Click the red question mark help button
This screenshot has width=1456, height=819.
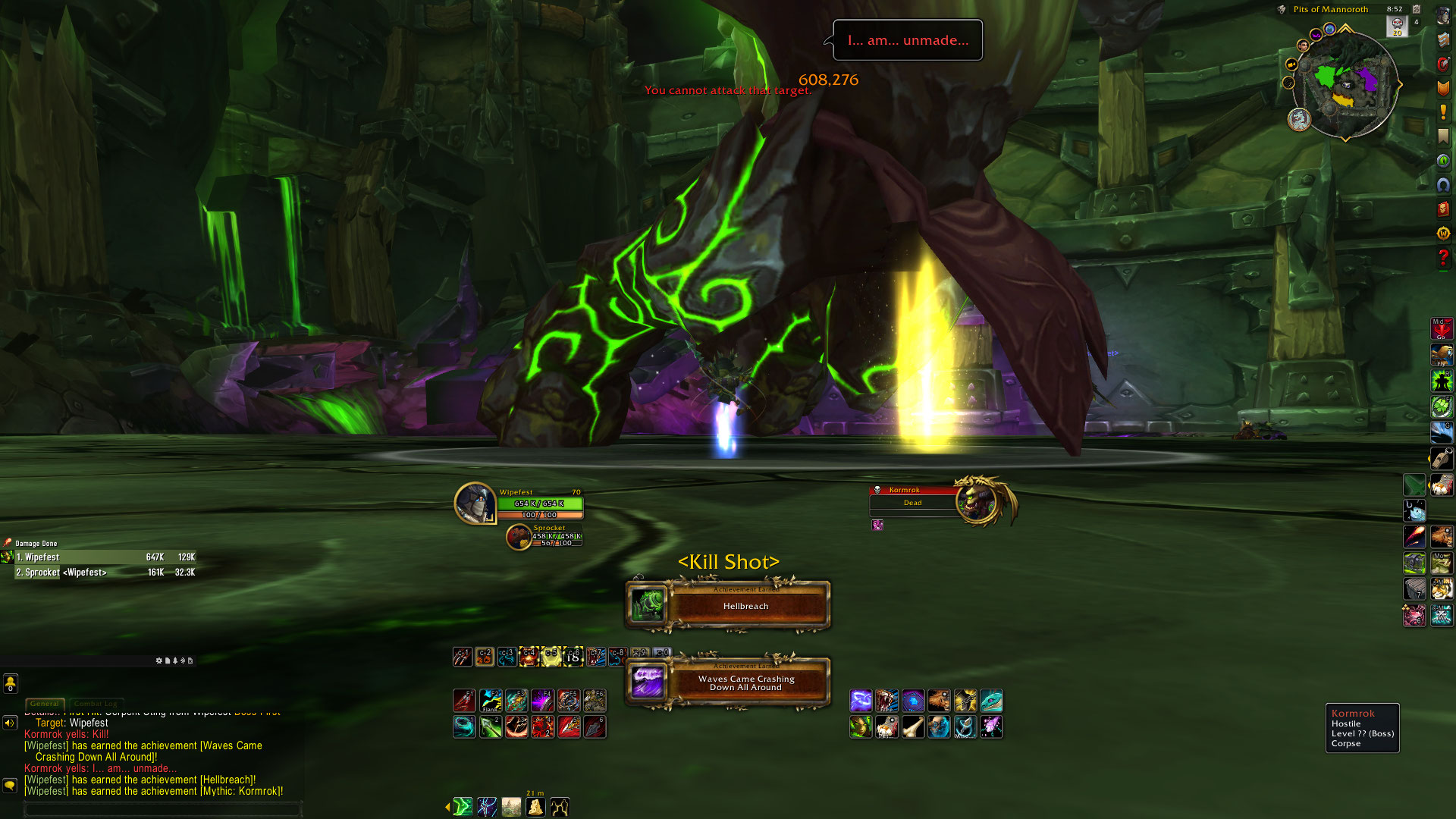[1442, 258]
